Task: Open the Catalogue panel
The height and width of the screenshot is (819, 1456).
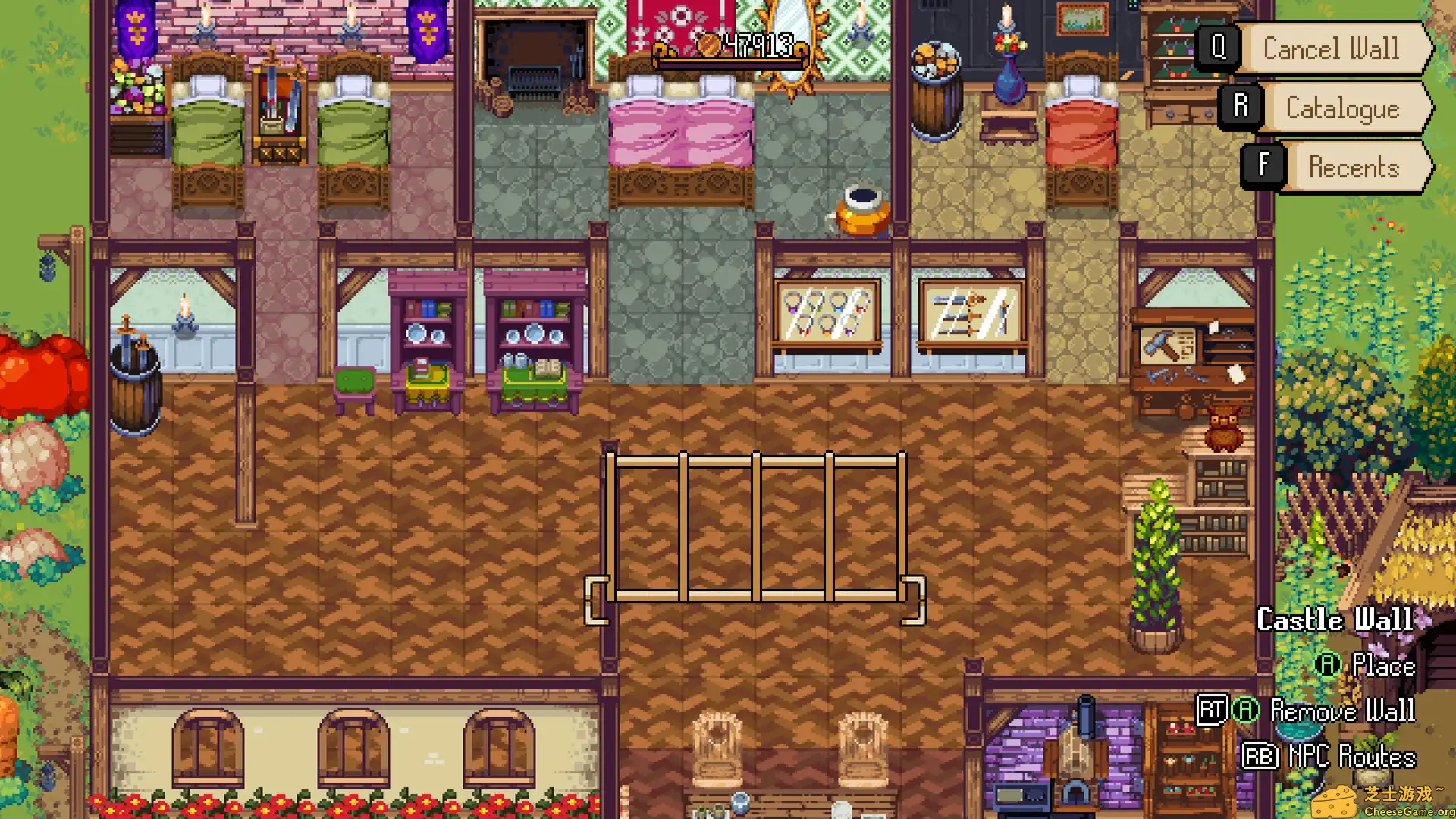Action: pyautogui.click(x=1342, y=108)
